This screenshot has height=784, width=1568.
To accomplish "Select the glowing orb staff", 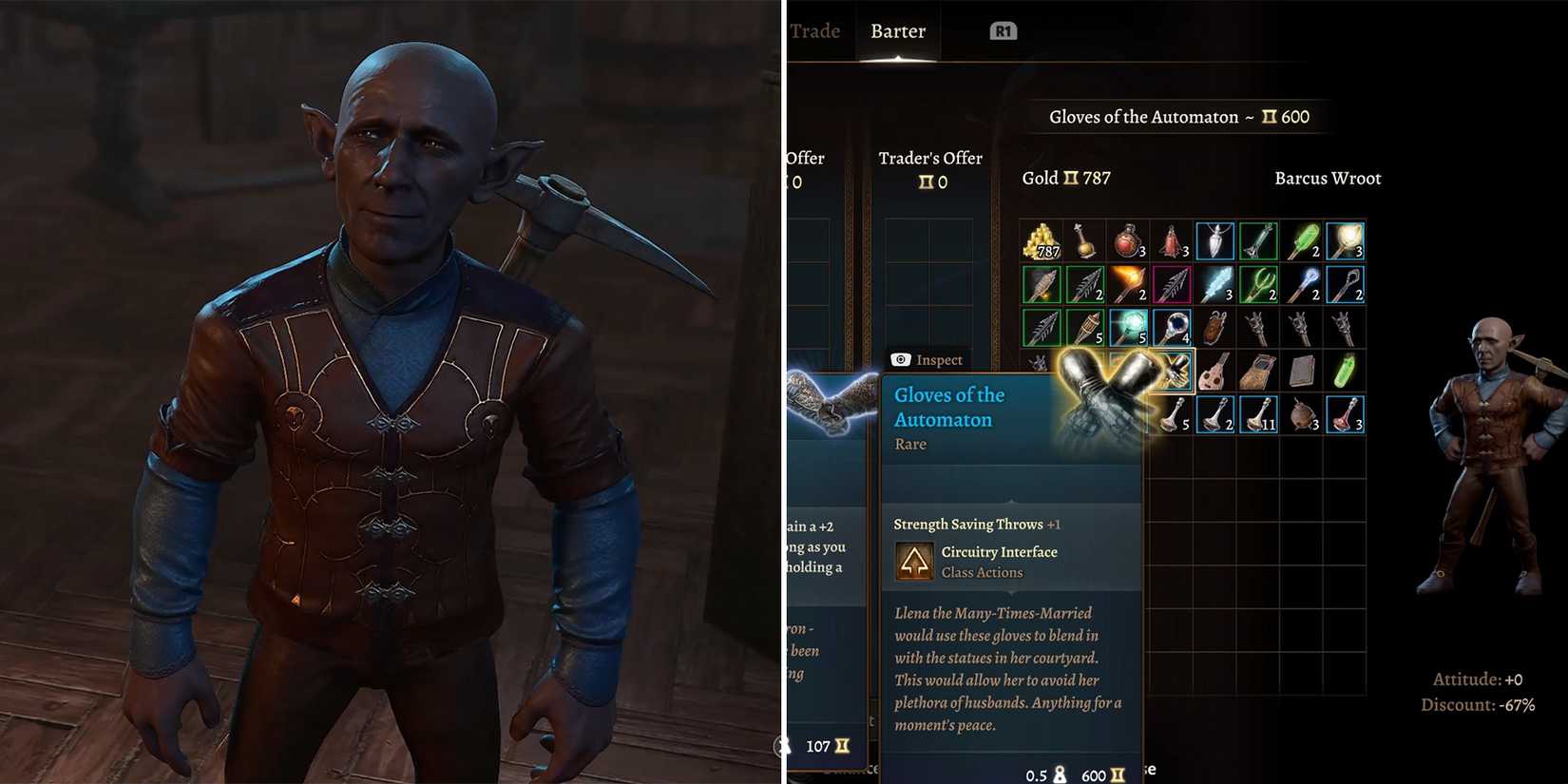I will tap(1128, 327).
